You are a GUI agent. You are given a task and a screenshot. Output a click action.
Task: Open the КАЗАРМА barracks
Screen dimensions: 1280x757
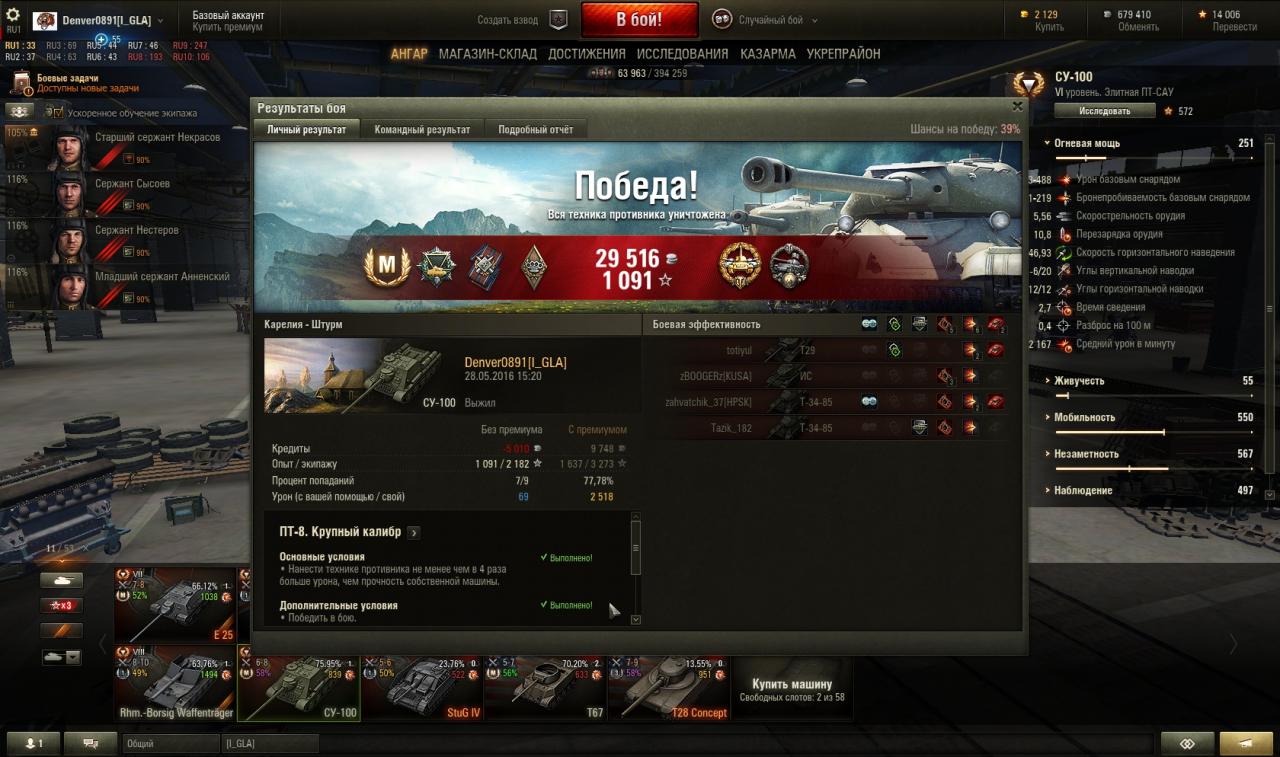pos(767,54)
